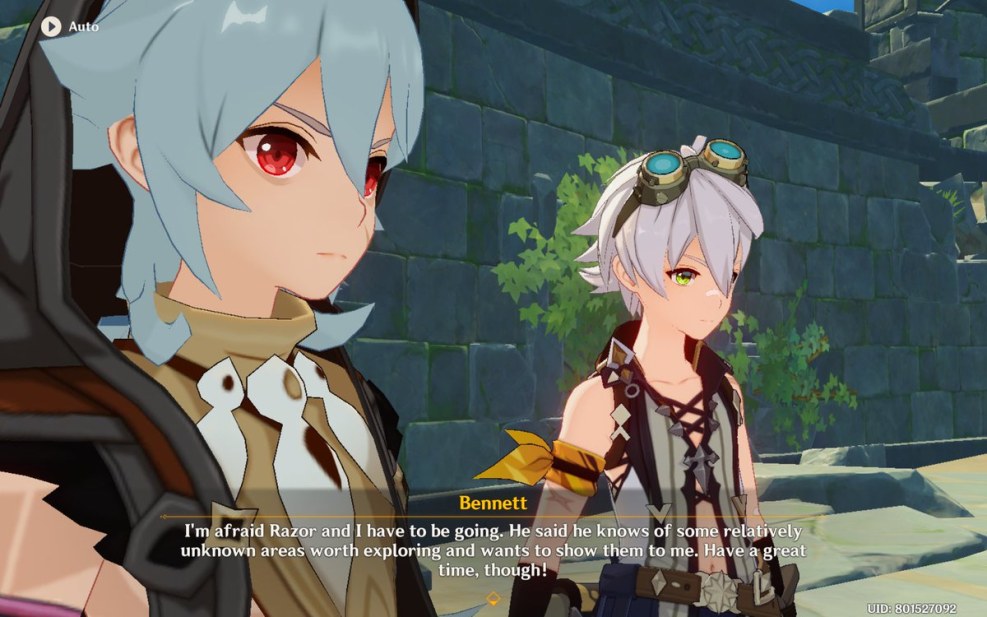Click the dialogue continue arrow below the text

(x=492, y=598)
